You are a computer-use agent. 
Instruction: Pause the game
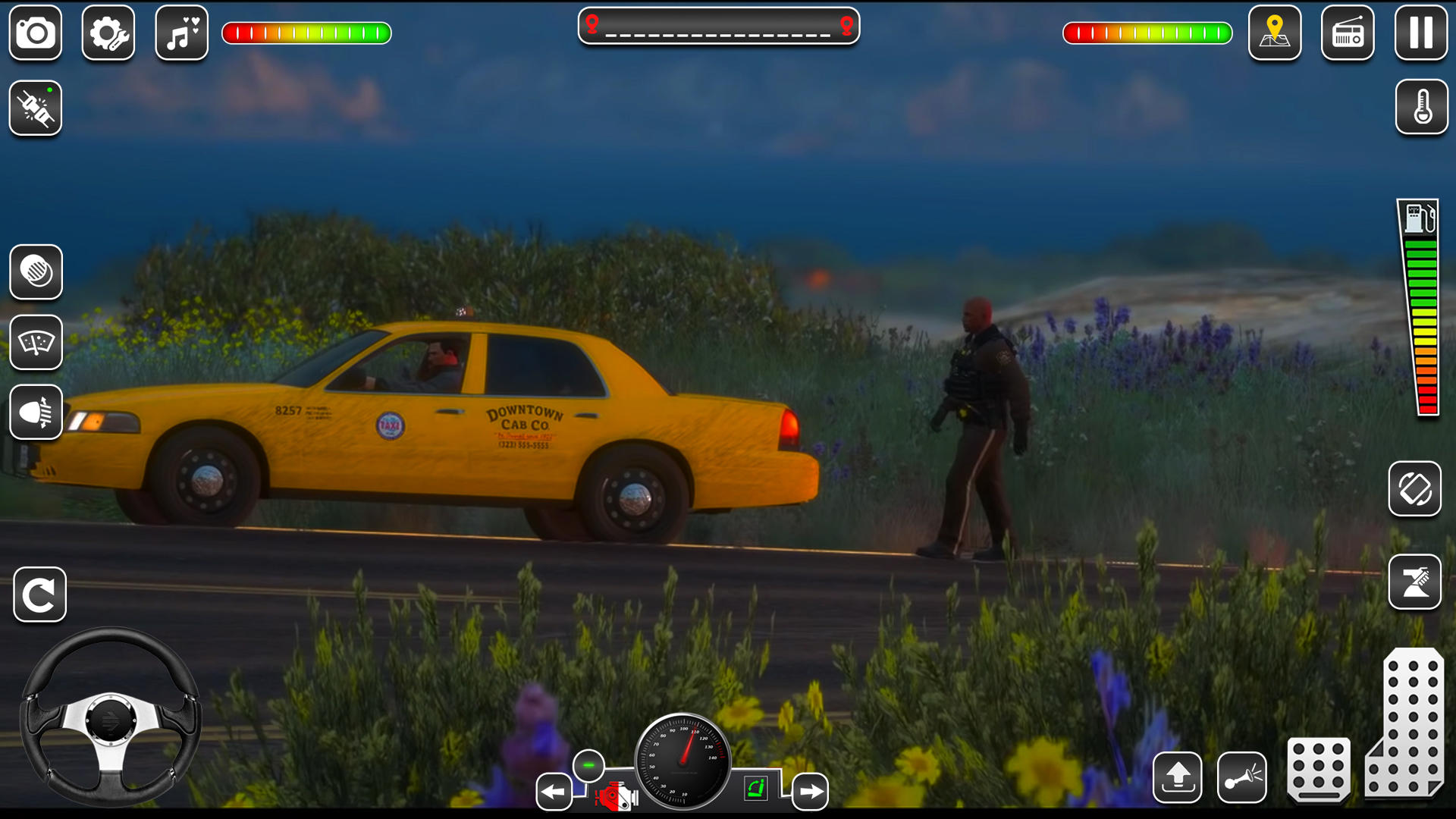point(1420,34)
